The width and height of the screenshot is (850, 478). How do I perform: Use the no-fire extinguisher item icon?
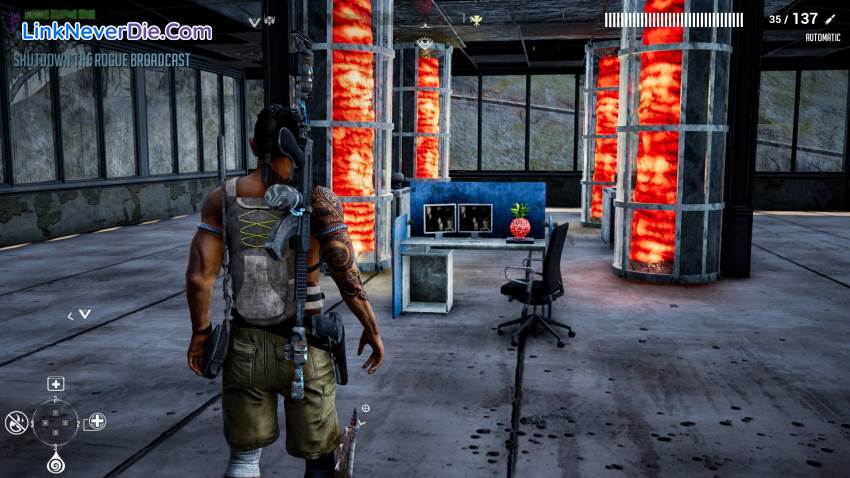click(x=16, y=422)
